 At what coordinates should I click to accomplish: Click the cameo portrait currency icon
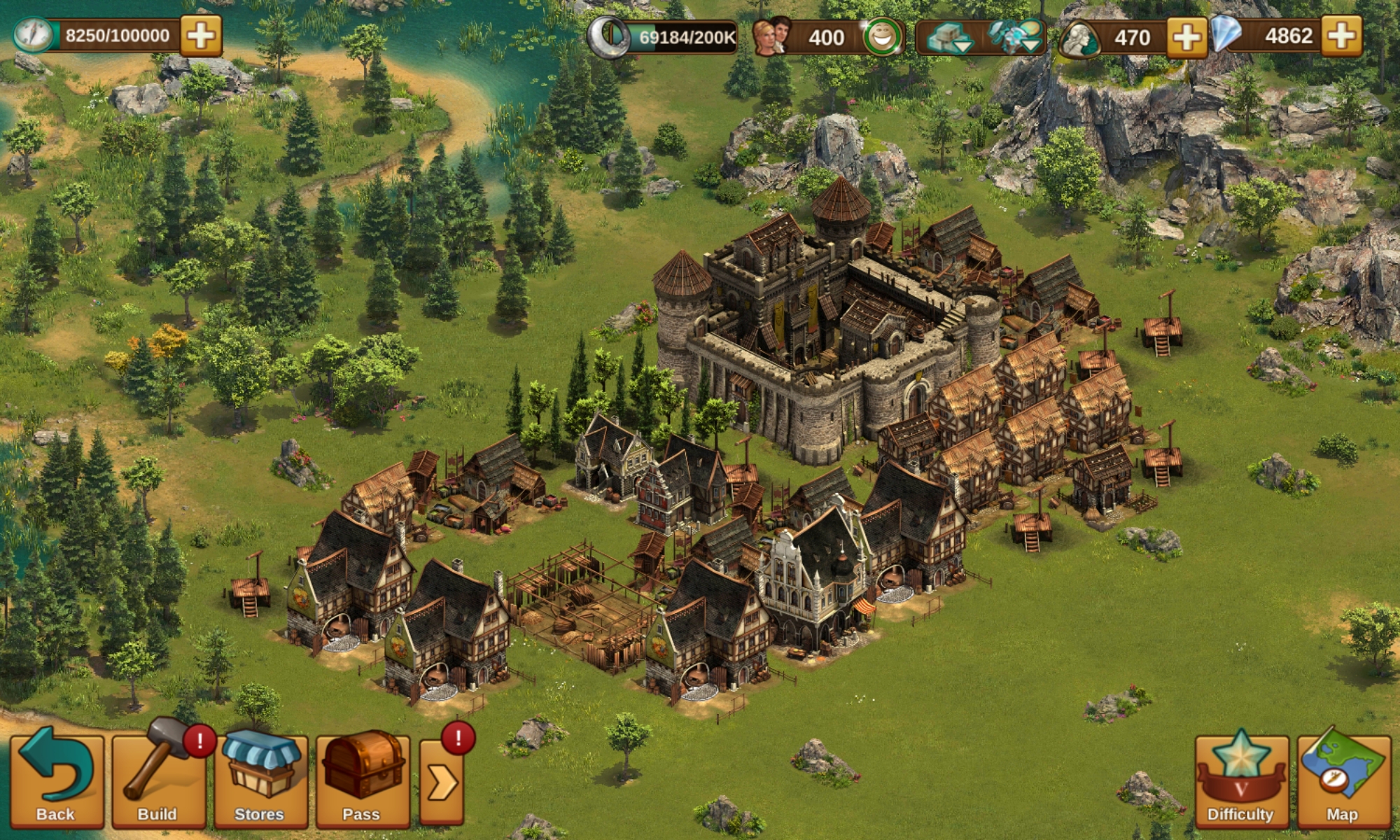1079,38
